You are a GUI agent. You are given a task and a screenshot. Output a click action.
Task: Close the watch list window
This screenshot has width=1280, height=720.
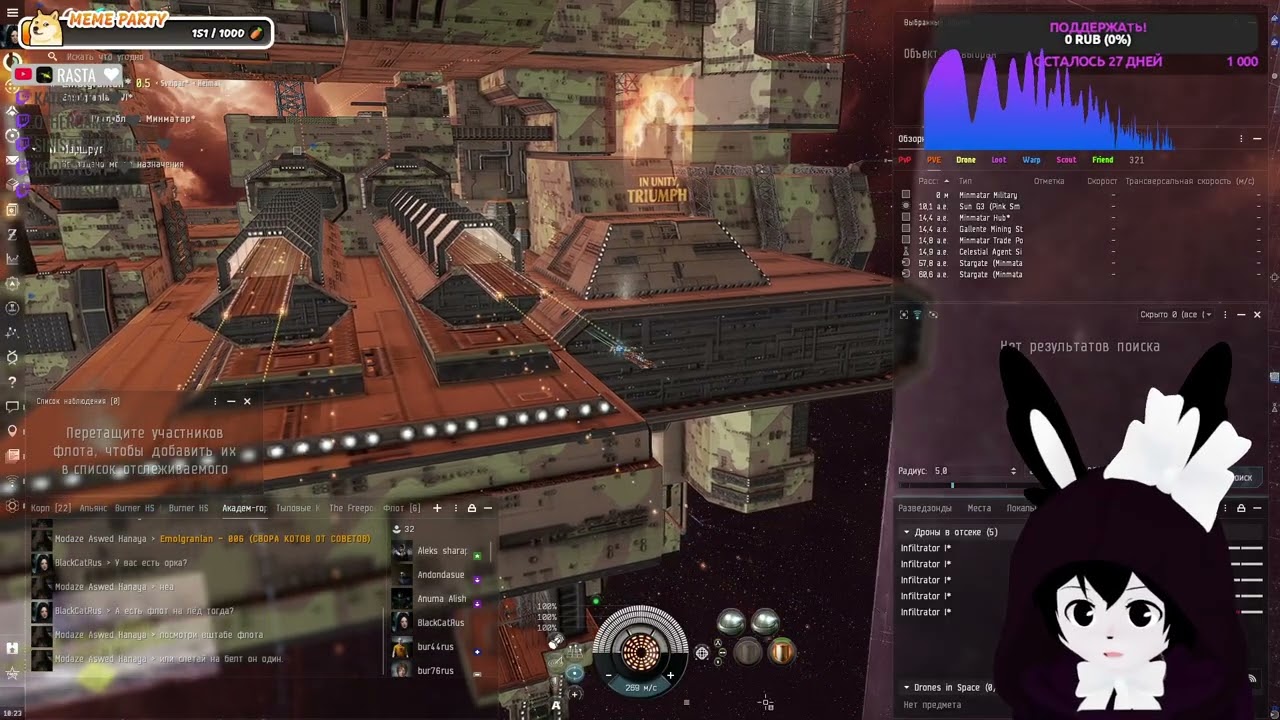(x=247, y=401)
